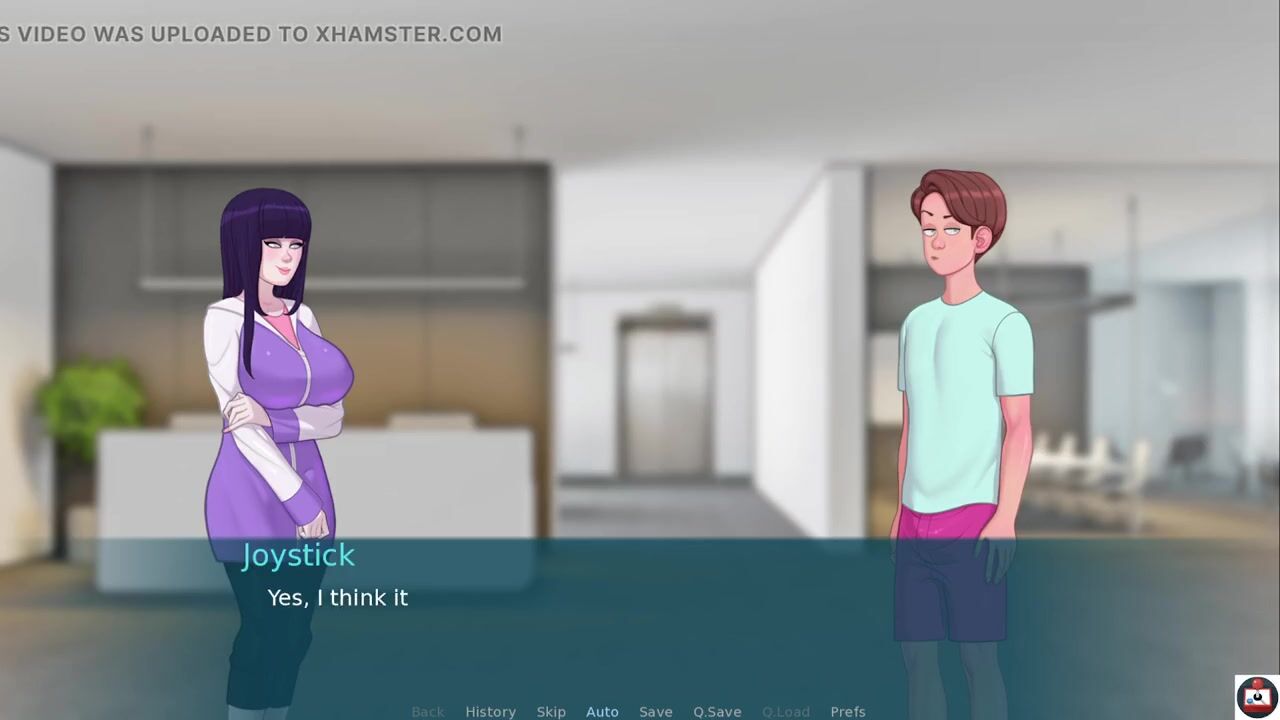Go Back to previous line

pos(428,711)
